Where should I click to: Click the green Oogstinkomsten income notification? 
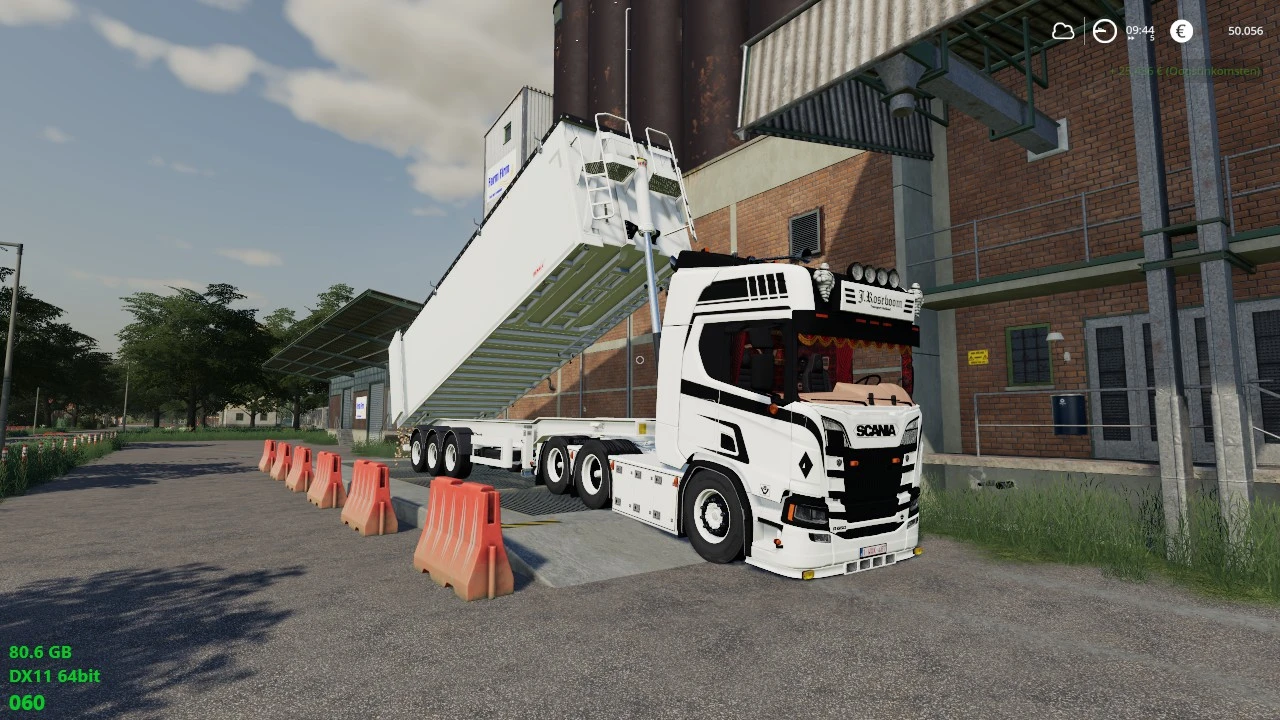click(1185, 71)
